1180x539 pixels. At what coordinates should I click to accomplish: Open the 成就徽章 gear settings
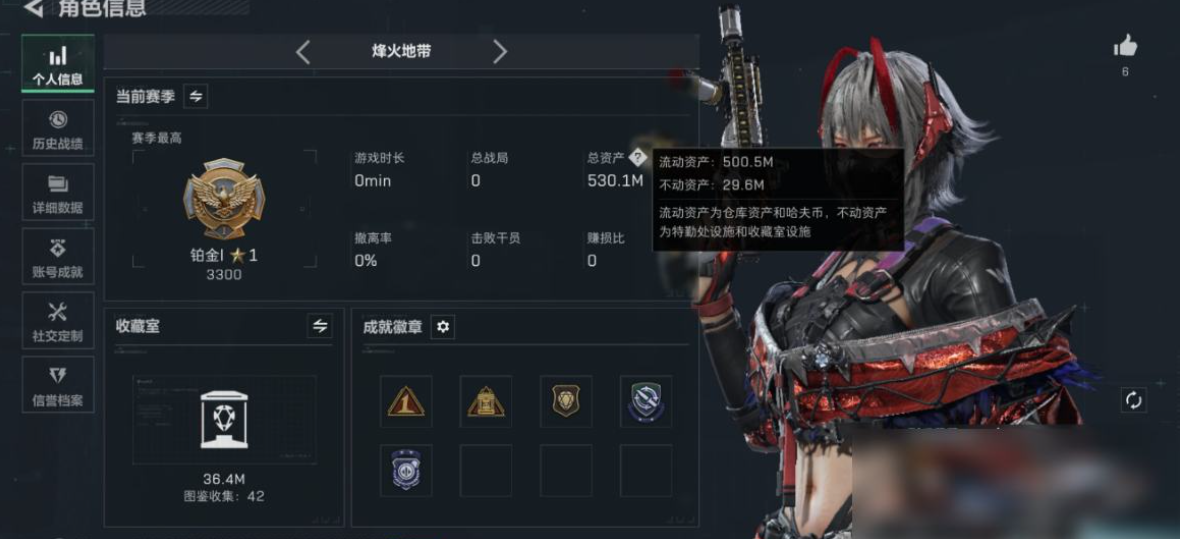[443, 327]
